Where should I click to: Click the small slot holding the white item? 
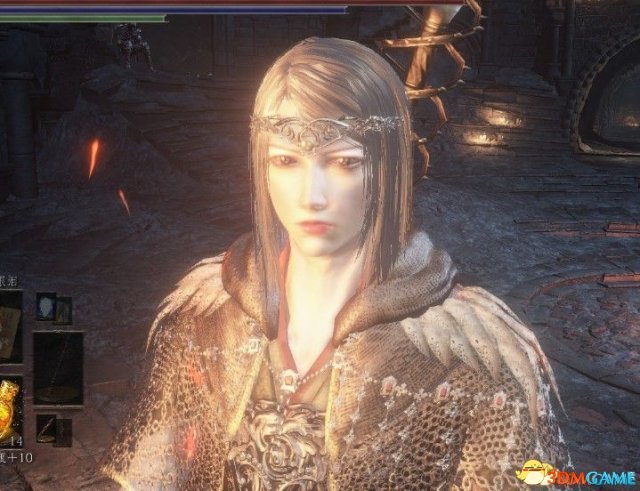coord(47,307)
